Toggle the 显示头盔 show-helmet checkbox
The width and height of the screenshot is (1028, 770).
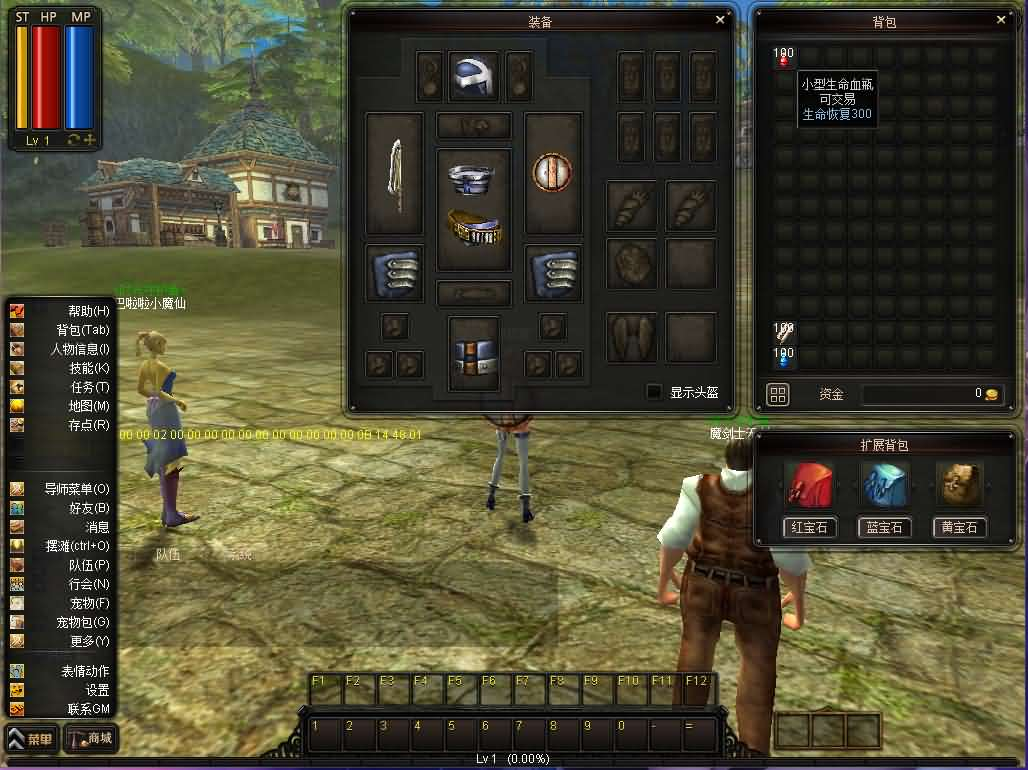click(654, 392)
